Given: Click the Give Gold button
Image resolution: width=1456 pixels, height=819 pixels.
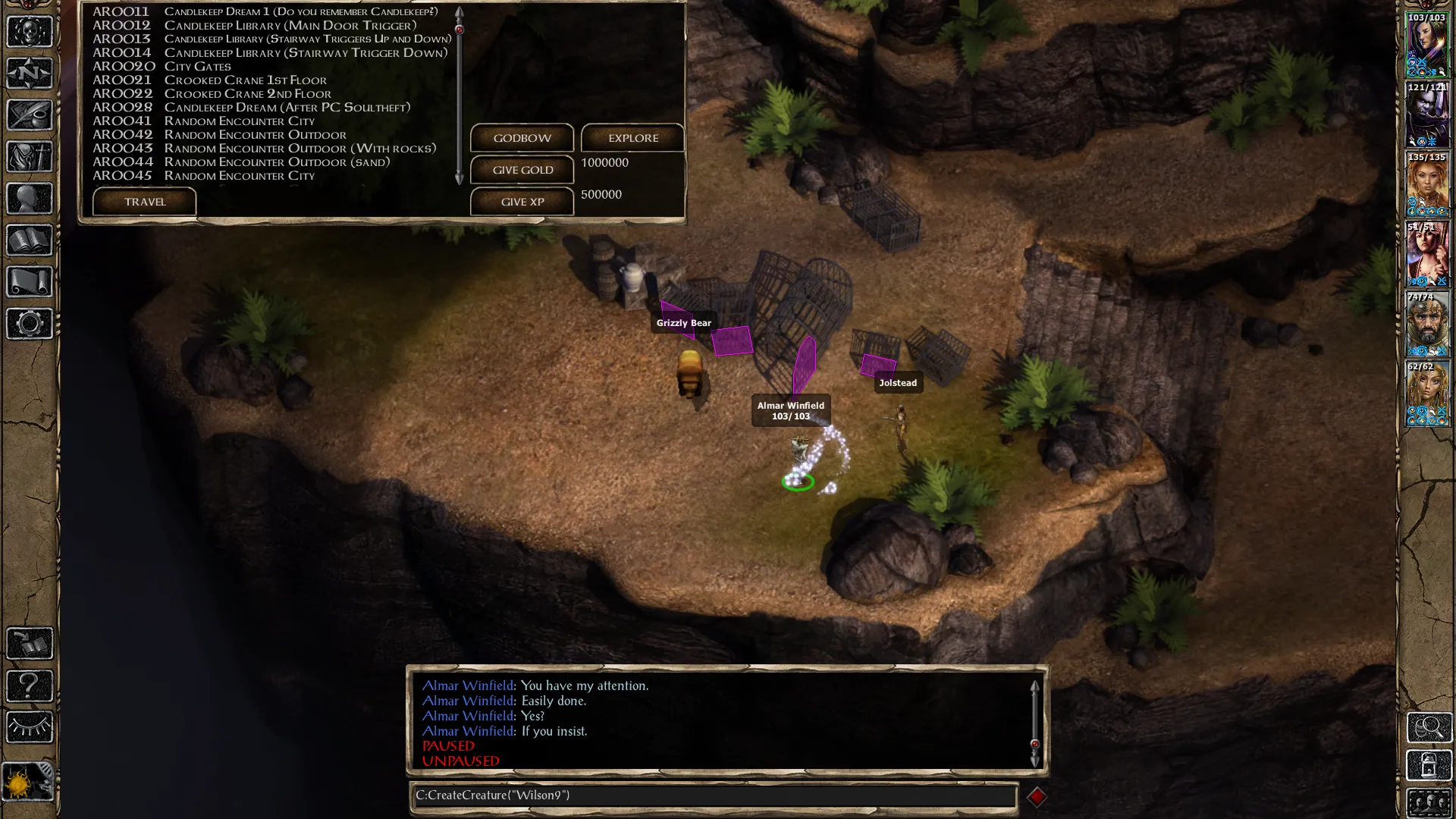Looking at the screenshot, I should click(x=522, y=170).
